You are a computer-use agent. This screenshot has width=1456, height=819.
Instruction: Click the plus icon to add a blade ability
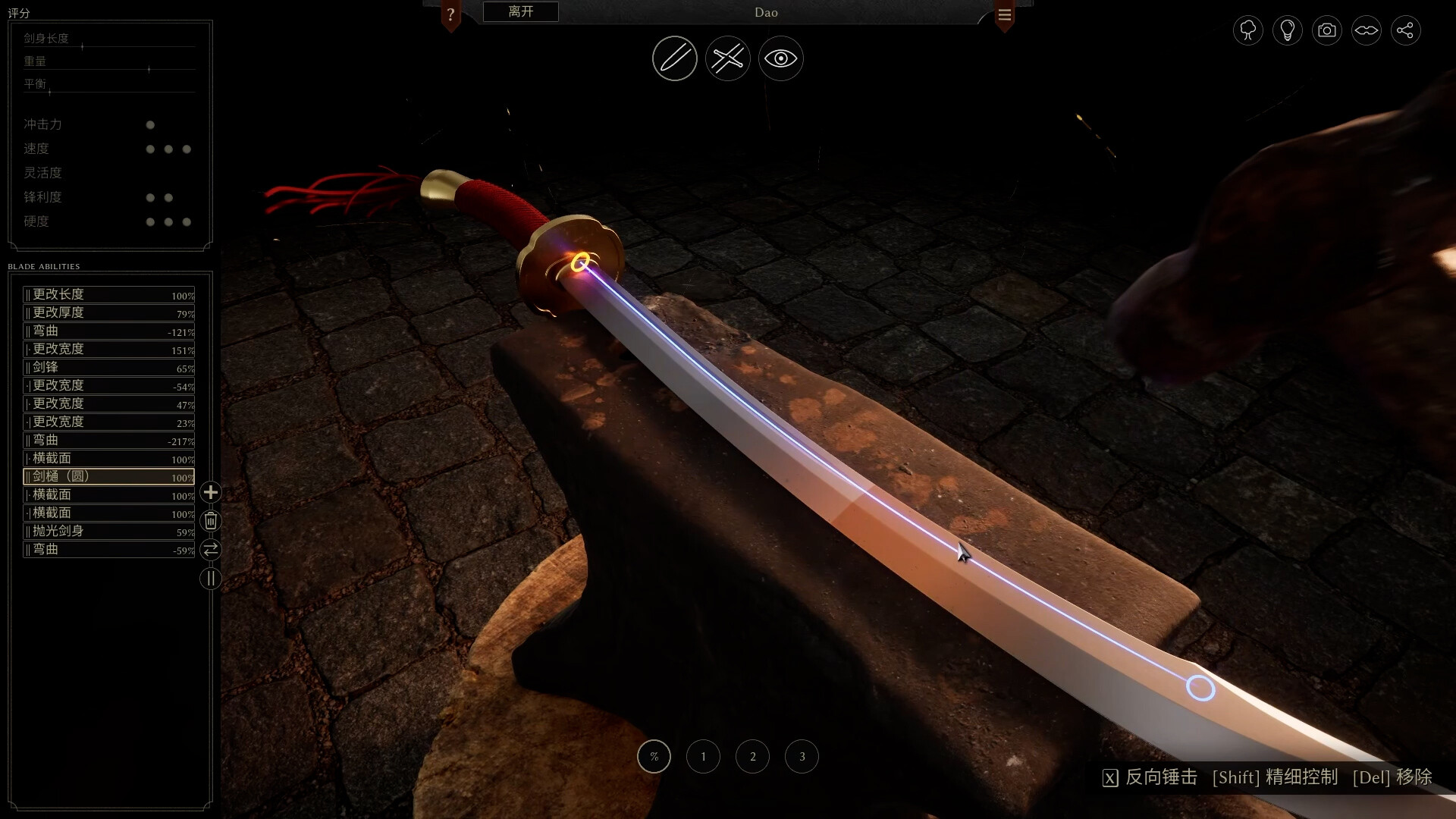(210, 492)
